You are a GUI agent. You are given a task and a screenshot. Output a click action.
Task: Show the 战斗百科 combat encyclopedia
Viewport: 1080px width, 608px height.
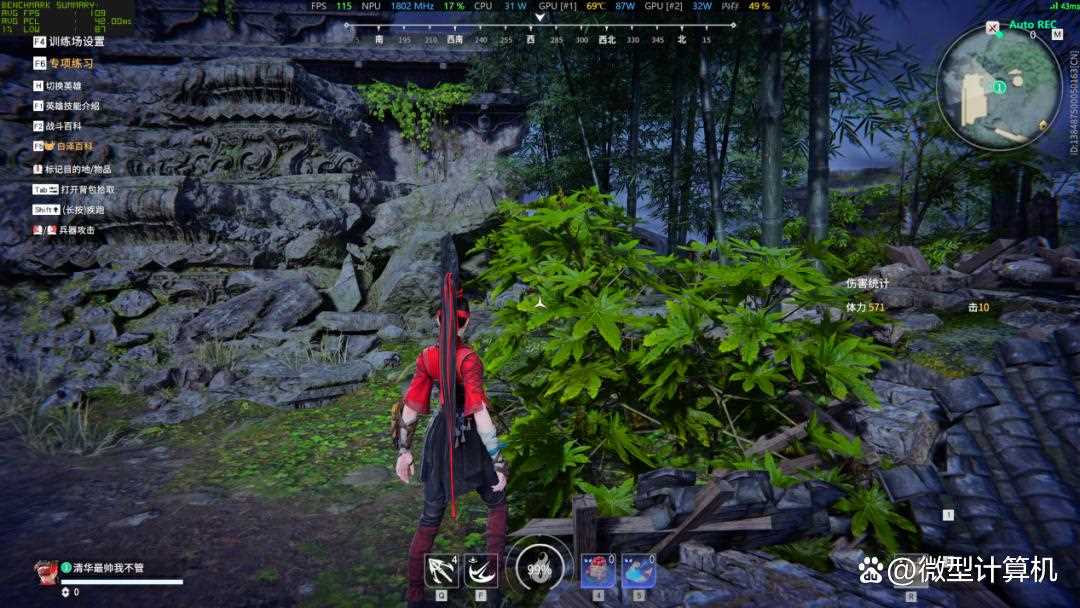coord(62,126)
